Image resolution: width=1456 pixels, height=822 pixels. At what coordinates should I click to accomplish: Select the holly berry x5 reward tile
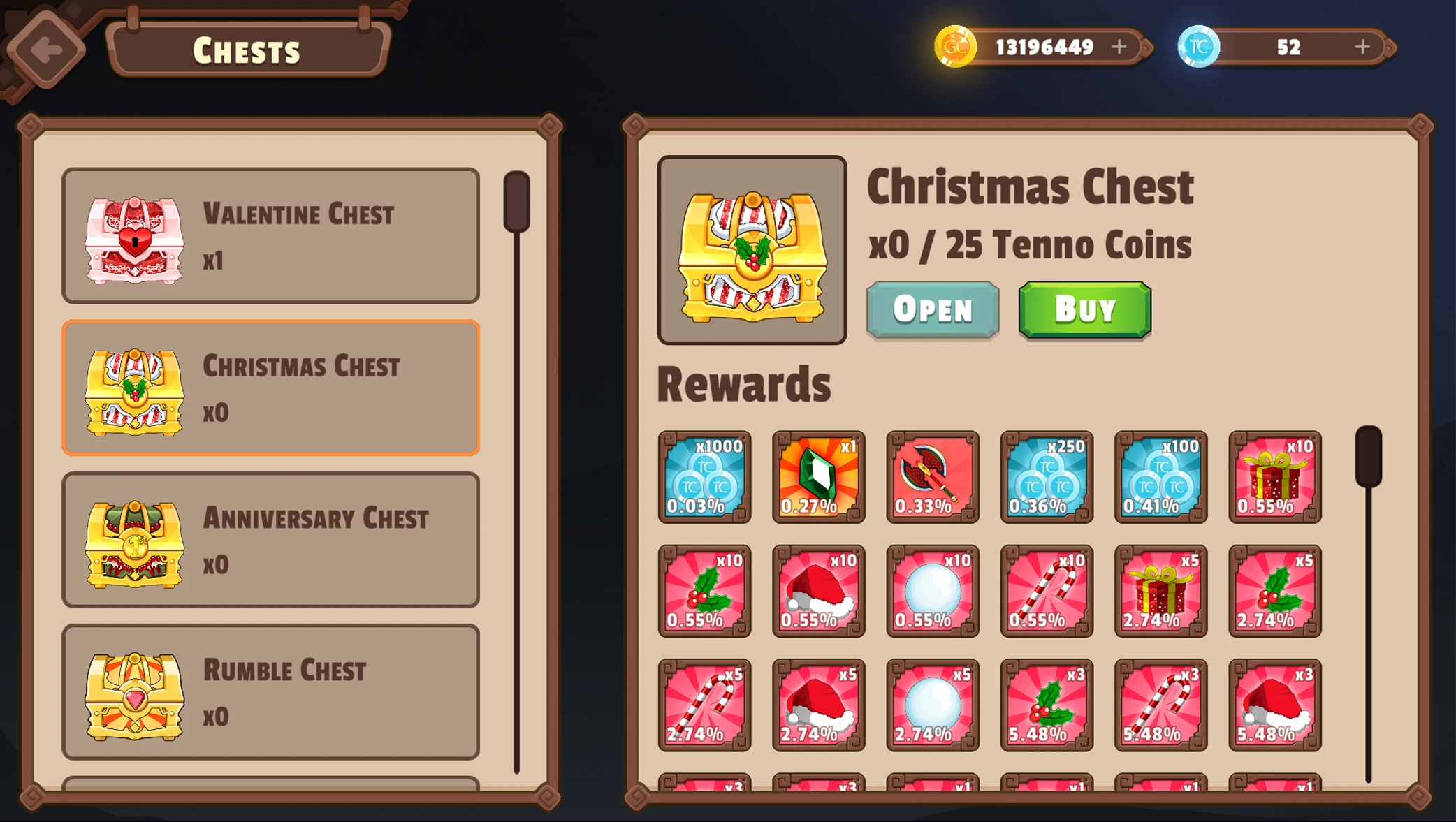[1274, 592]
